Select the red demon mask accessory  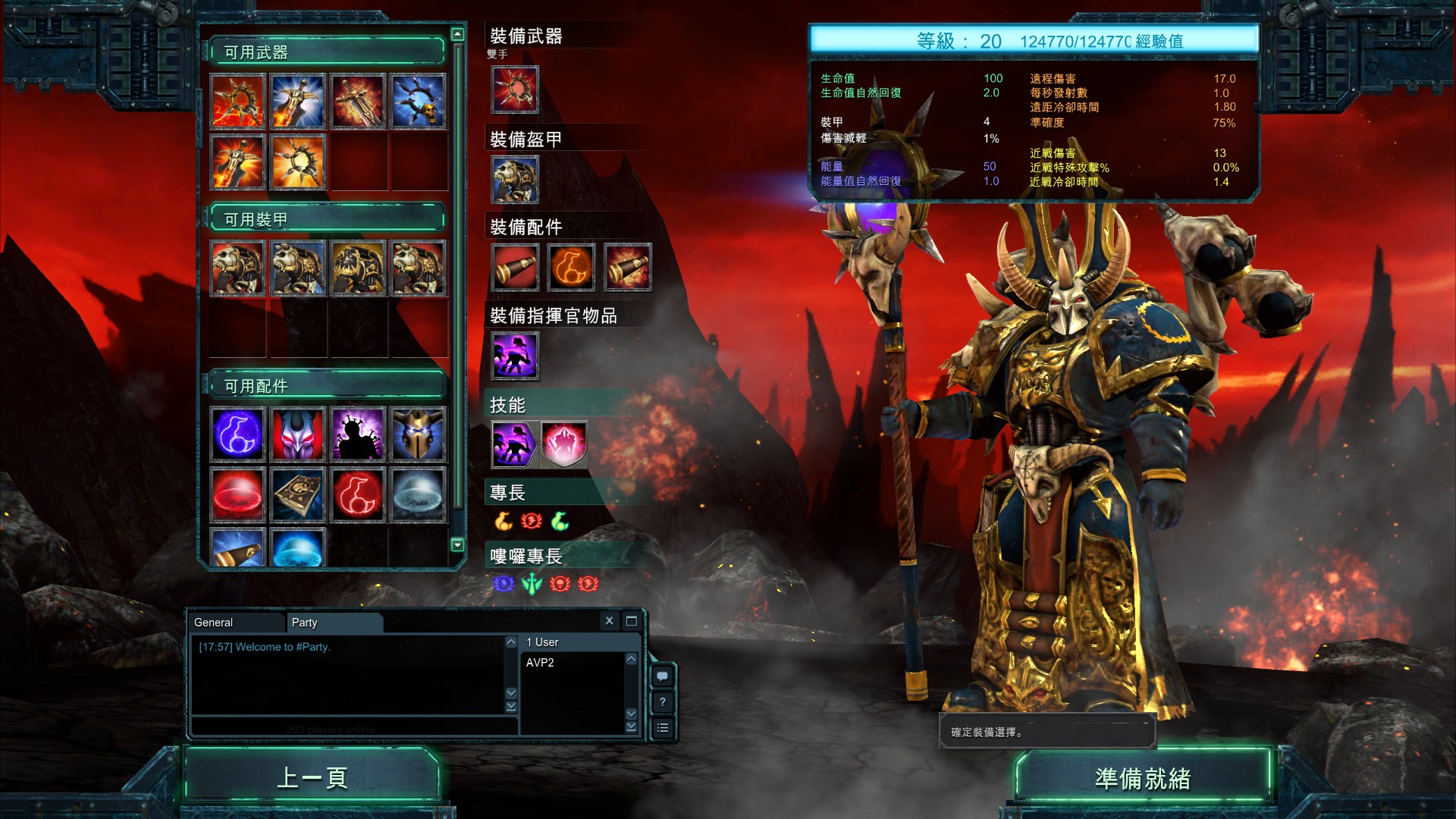(x=298, y=434)
